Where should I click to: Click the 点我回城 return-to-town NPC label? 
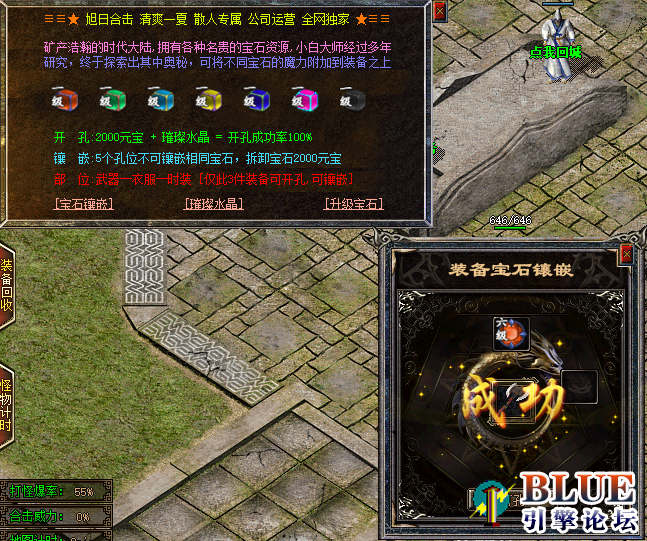[x=556, y=50]
